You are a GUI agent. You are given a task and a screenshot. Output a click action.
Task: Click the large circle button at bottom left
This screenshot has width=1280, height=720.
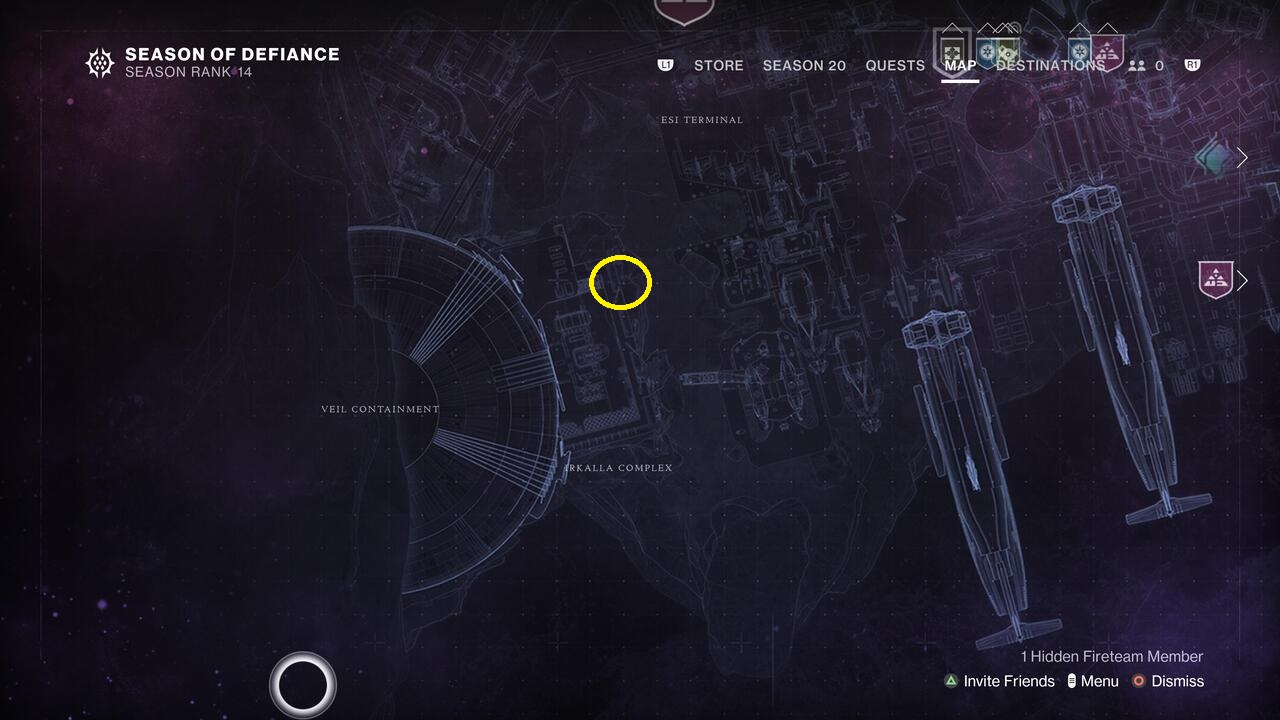[303, 683]
